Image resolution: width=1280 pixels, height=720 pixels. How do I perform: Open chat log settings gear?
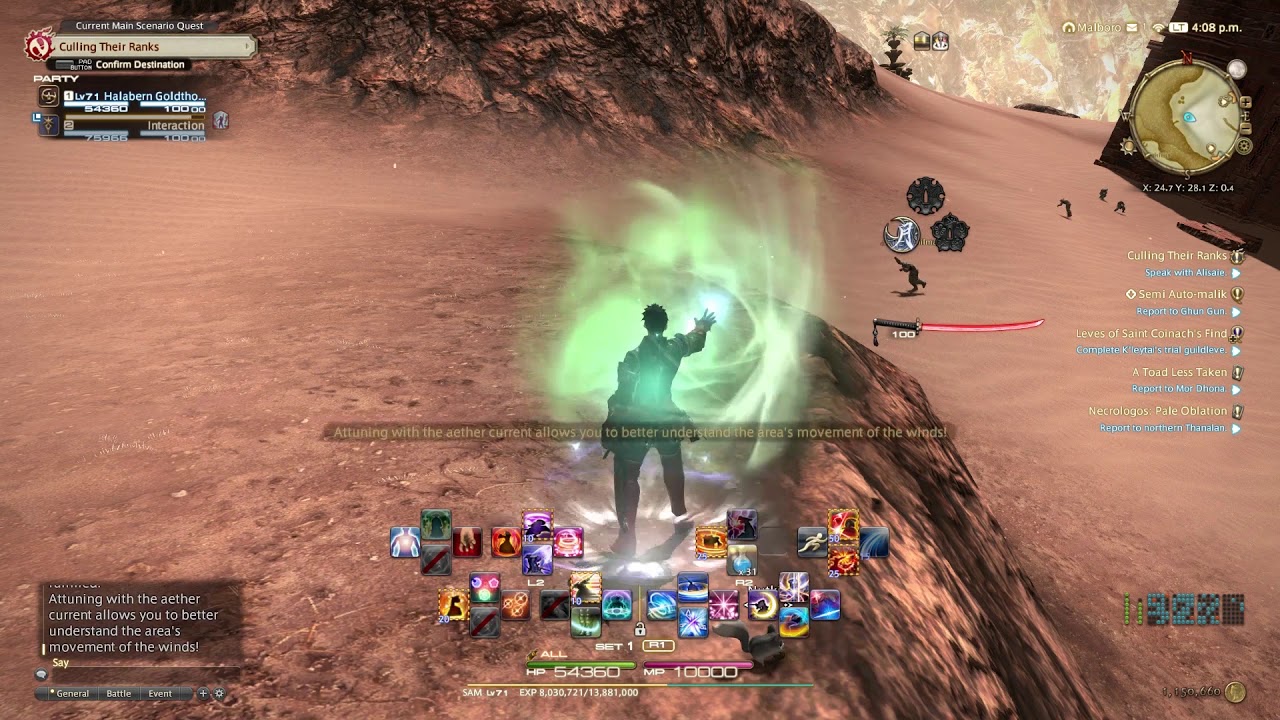[220, 693]
